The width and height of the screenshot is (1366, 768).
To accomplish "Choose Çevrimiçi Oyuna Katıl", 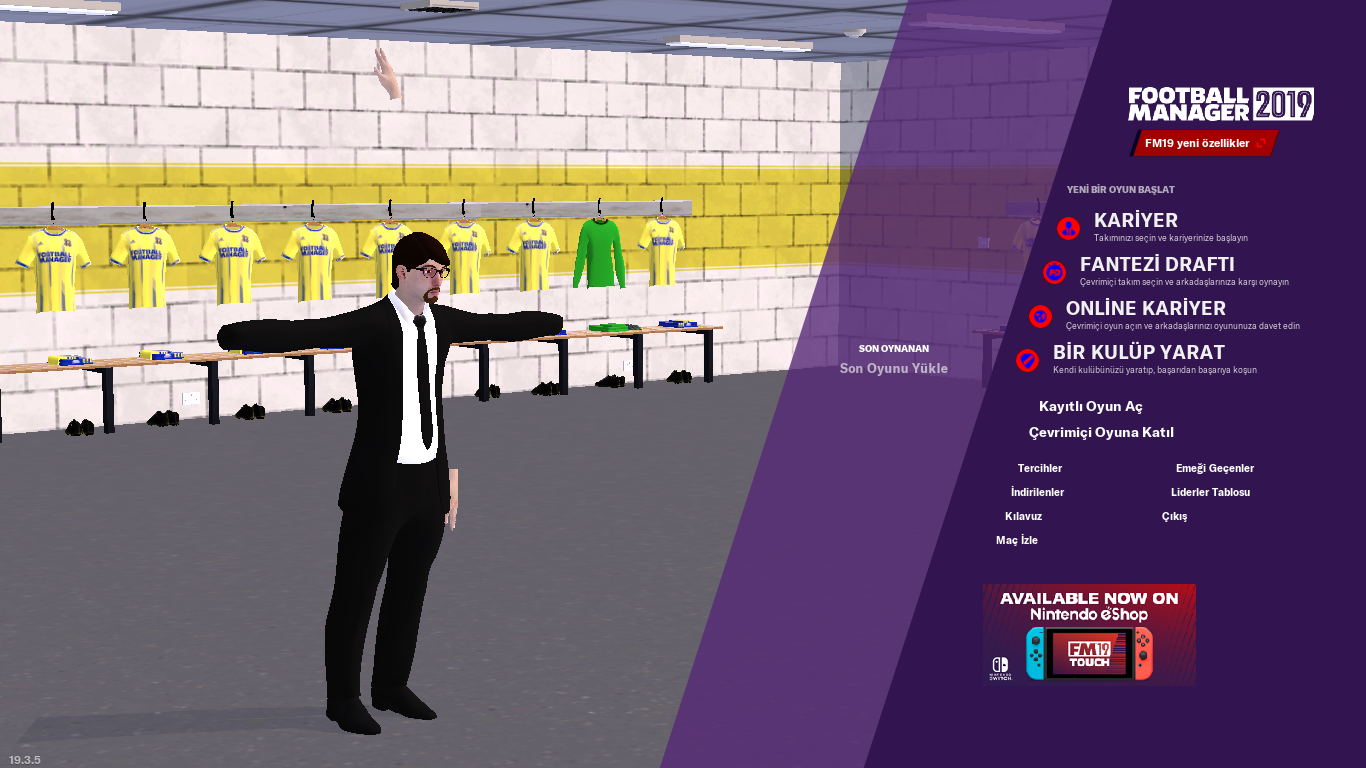I will click(x=1101, y=433).
